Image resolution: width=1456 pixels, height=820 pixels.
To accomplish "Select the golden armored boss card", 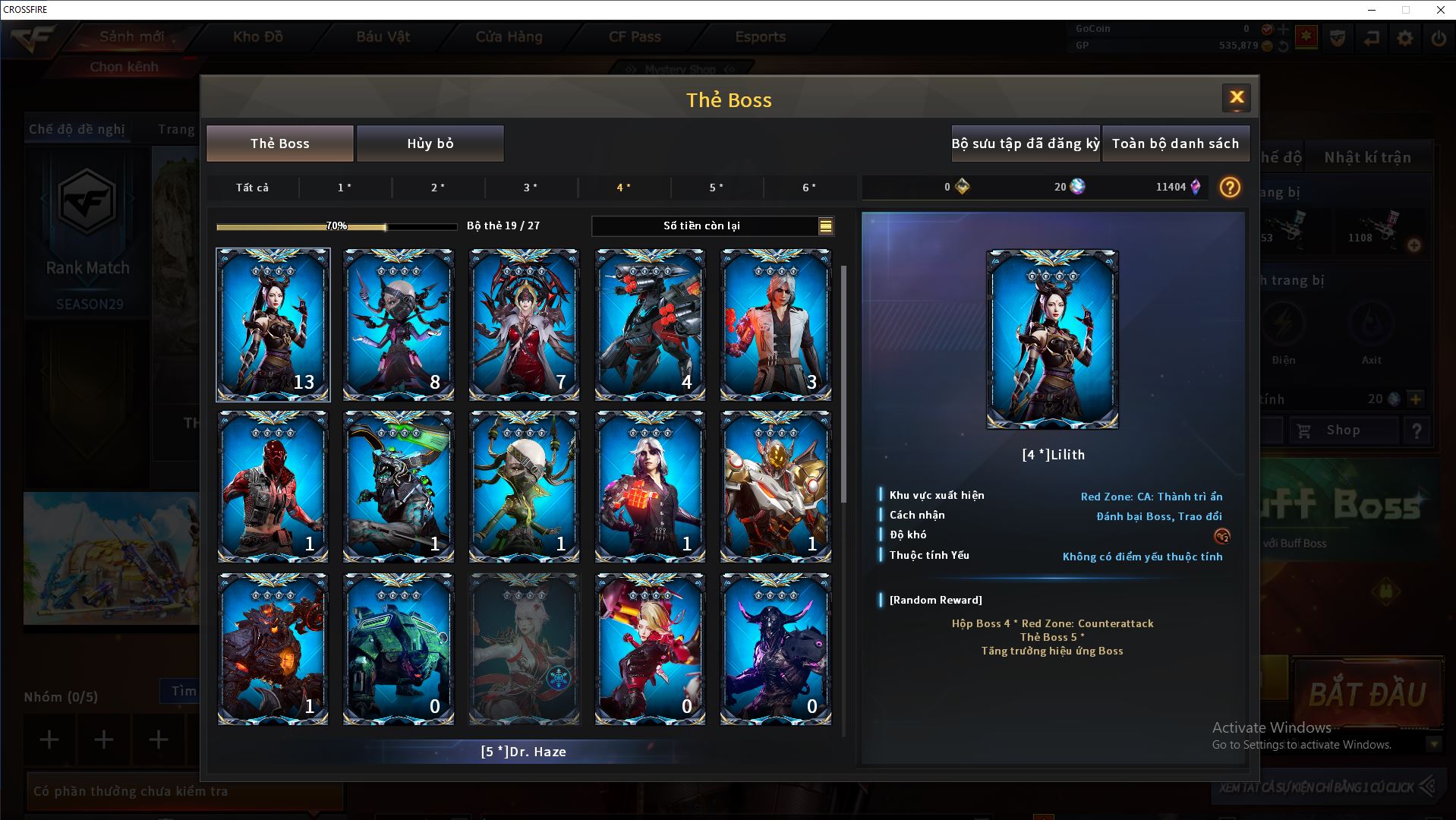I will [x=775, y=486].
